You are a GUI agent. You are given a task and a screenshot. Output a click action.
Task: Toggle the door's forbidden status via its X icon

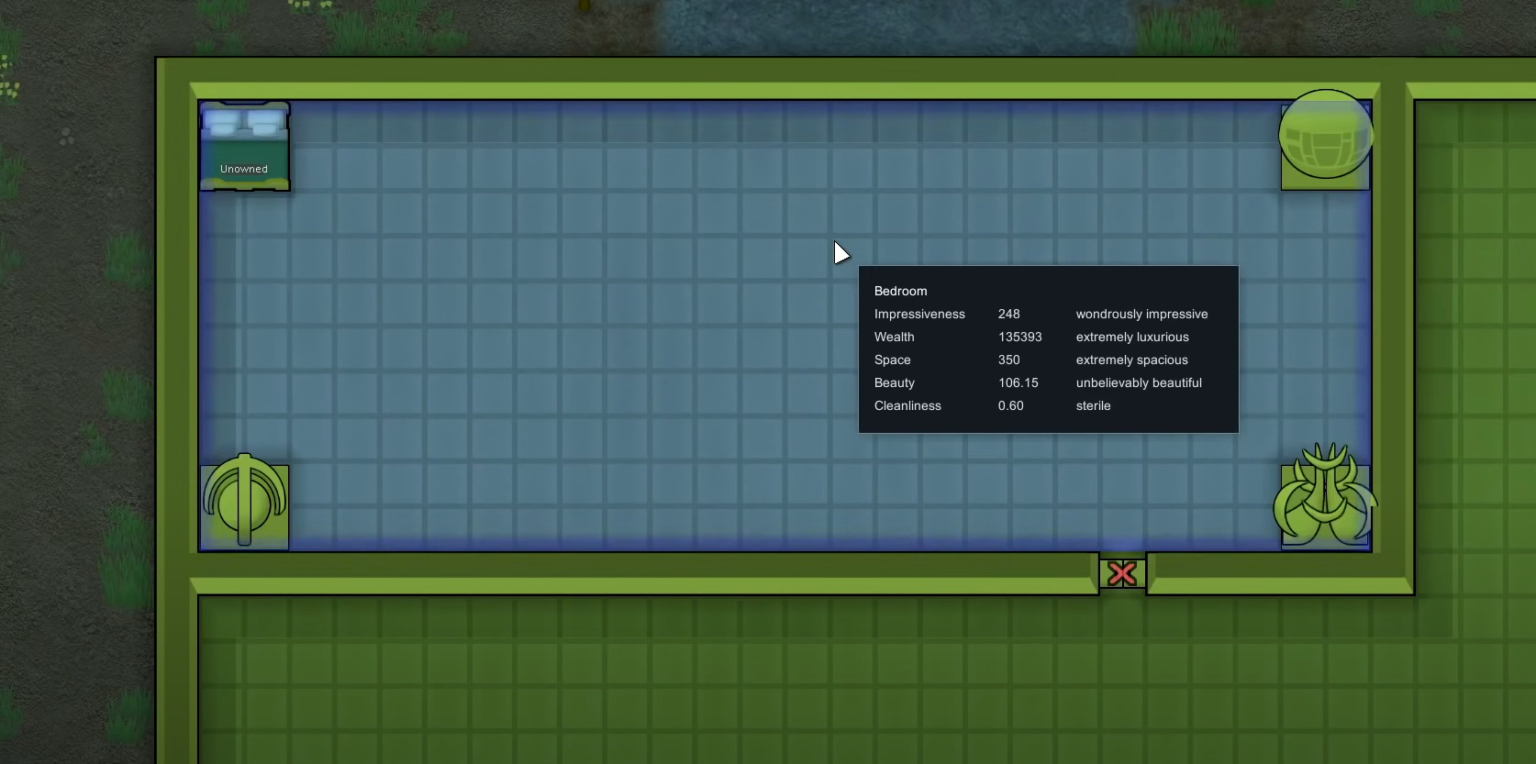[x=1121, y=573]
